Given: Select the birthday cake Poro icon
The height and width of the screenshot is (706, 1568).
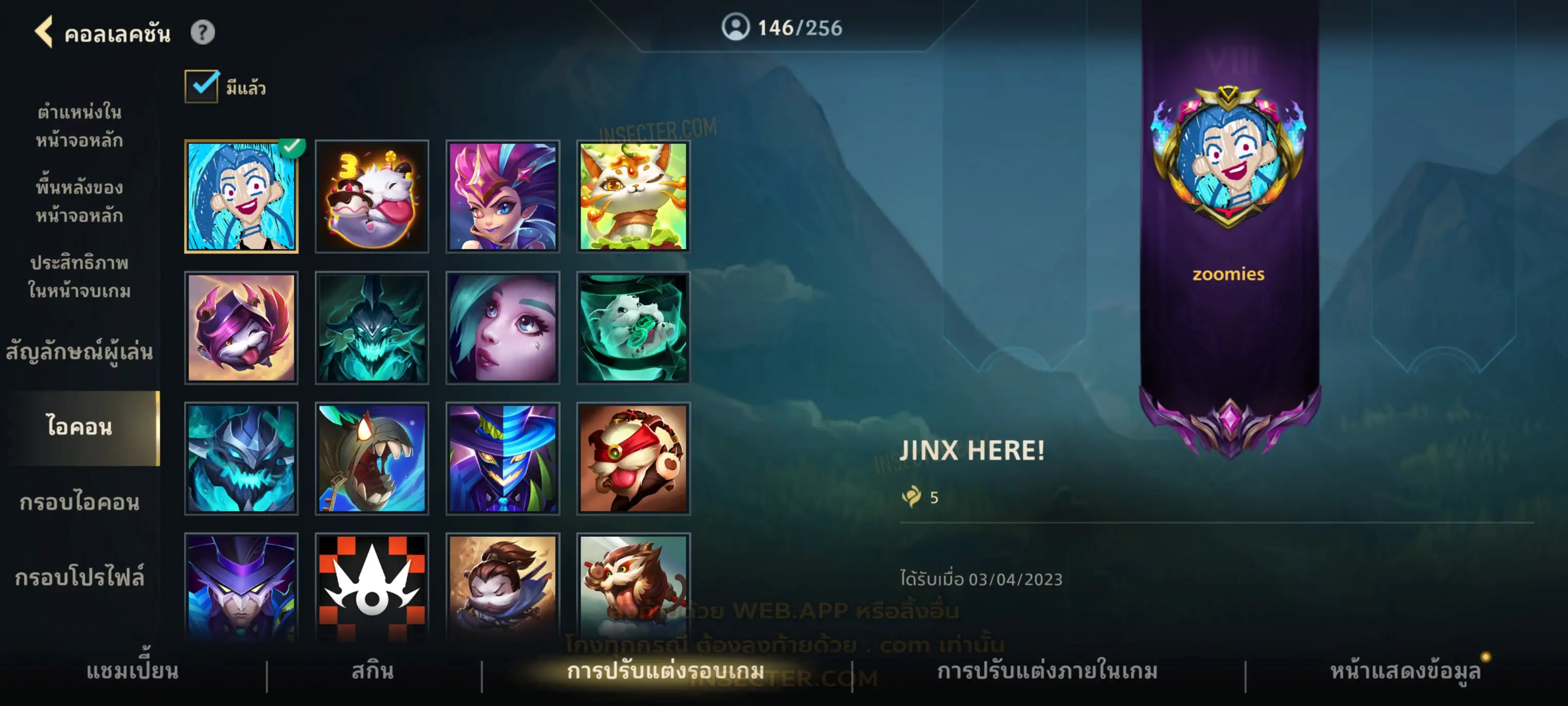Looking at the screenshot, I should pos(372,197).
